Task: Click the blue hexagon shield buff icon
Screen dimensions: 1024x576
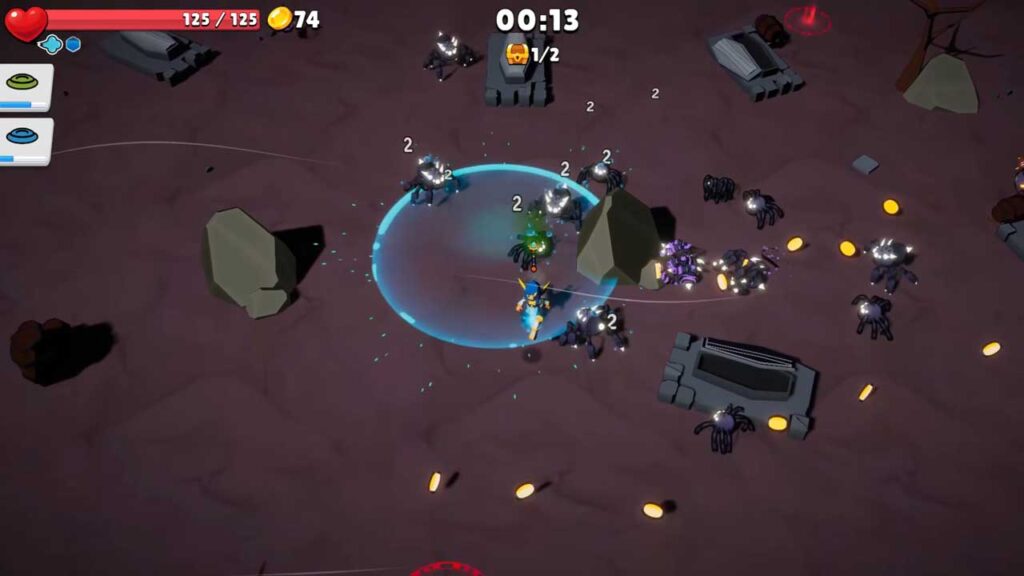Action: click(73, 44)
